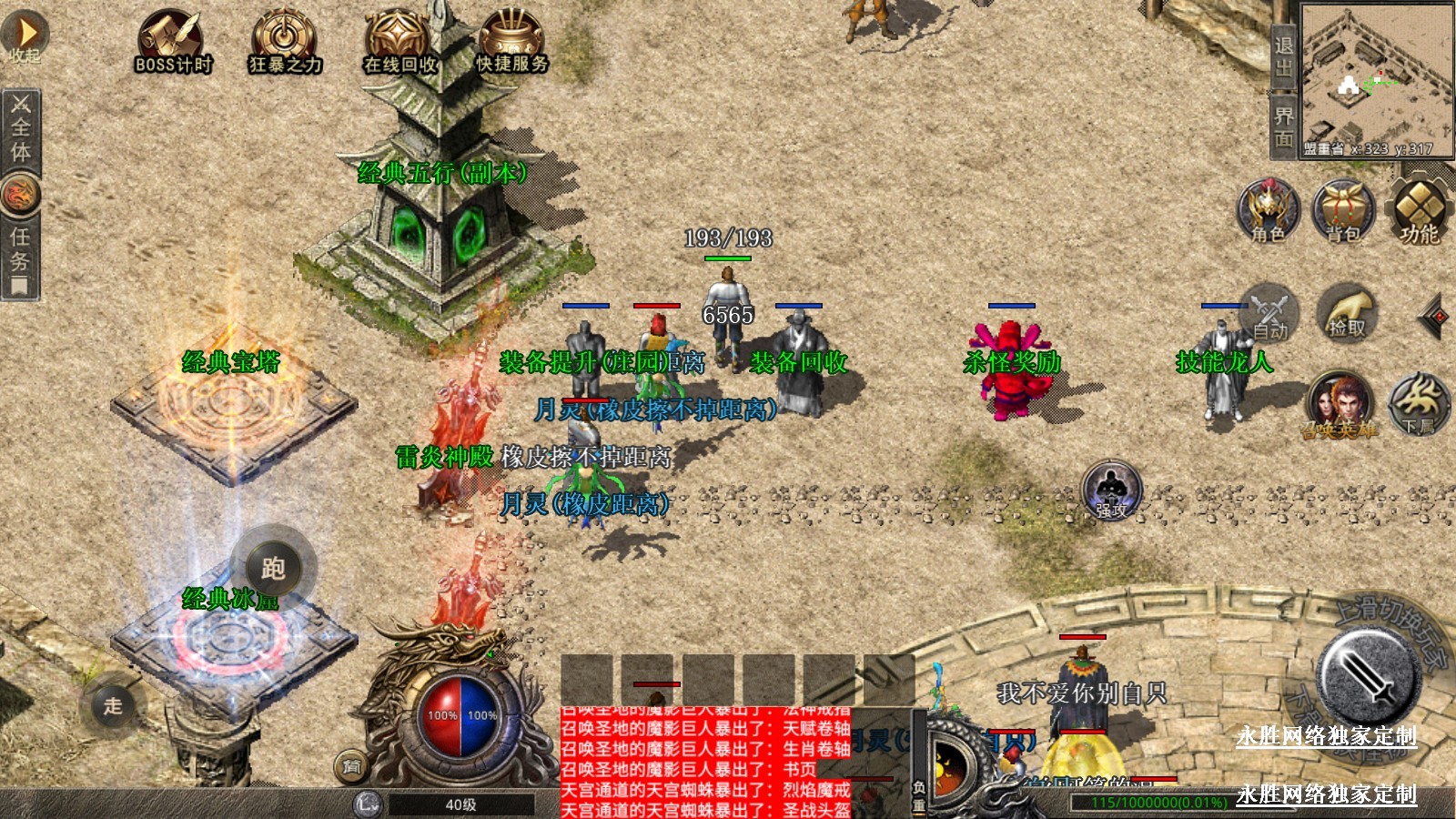Click the 退出 exit button
1456x819 pixels.
coord(1283,56)
